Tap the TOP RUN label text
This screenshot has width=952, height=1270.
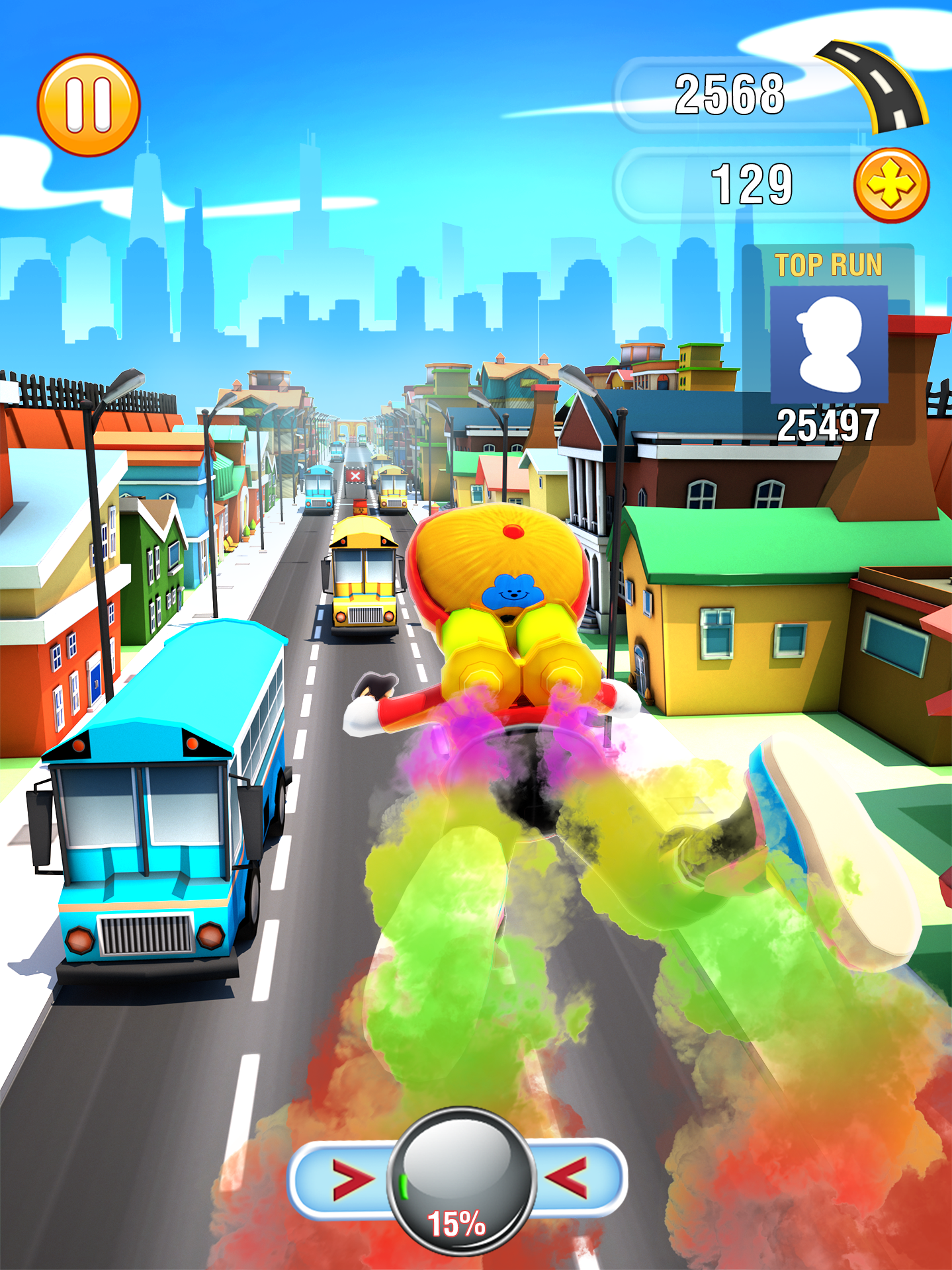click(x=830, y=265)
